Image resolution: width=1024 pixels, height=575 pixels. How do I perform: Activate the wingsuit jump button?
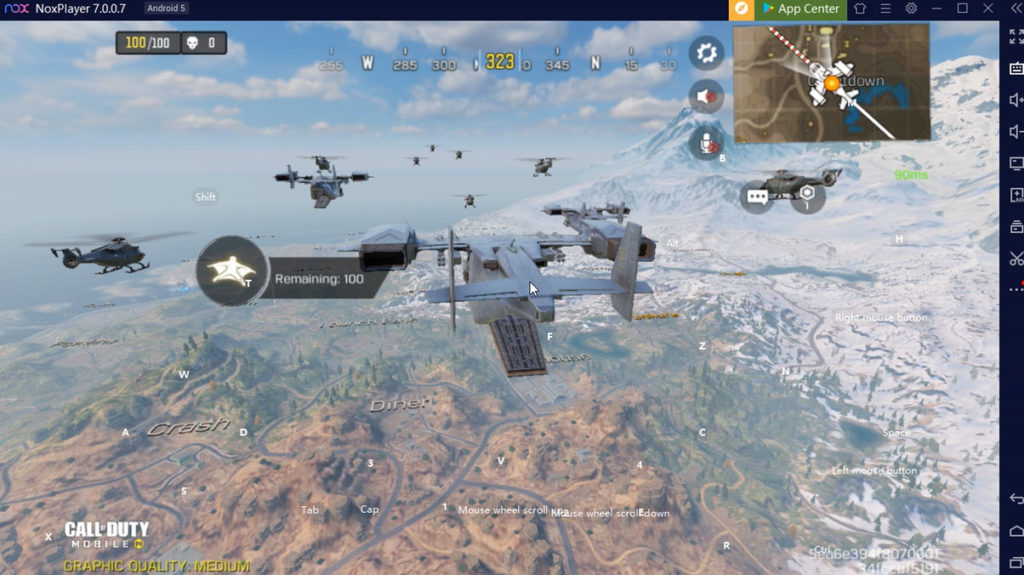pos(232,271)
